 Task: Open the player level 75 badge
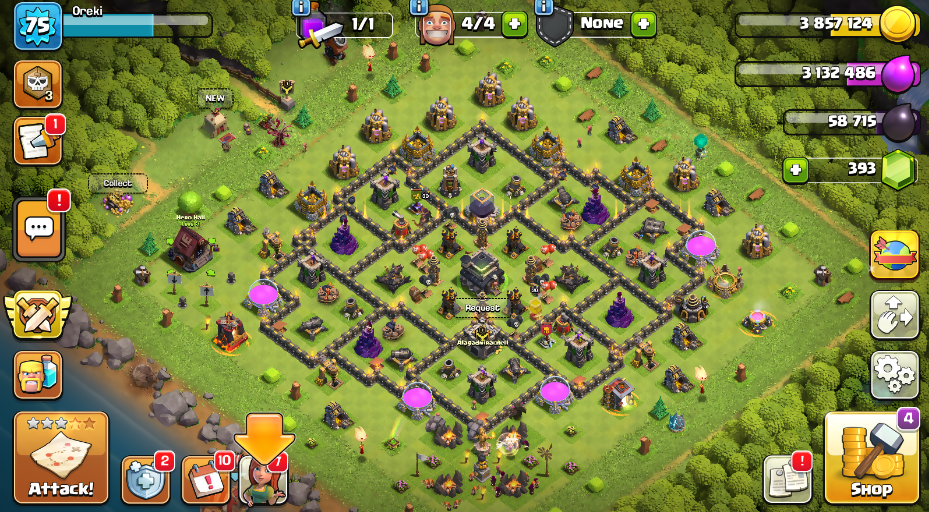click(x=37, y=26)
